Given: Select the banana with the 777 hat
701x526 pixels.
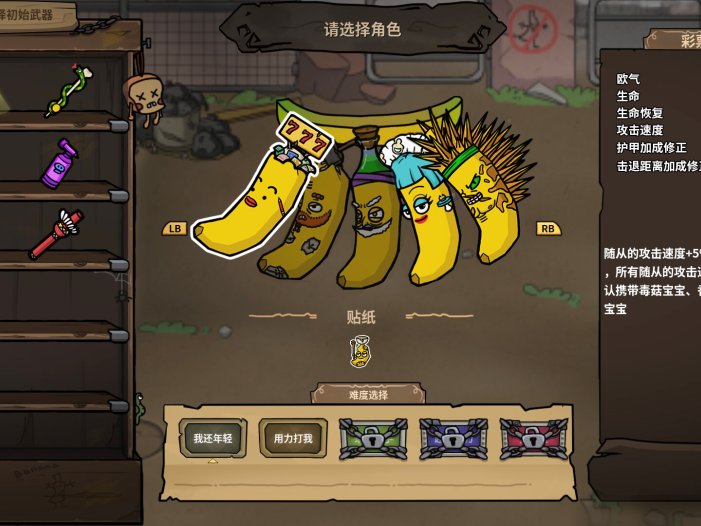Looking at the screenshot, I should pos(248,205).
